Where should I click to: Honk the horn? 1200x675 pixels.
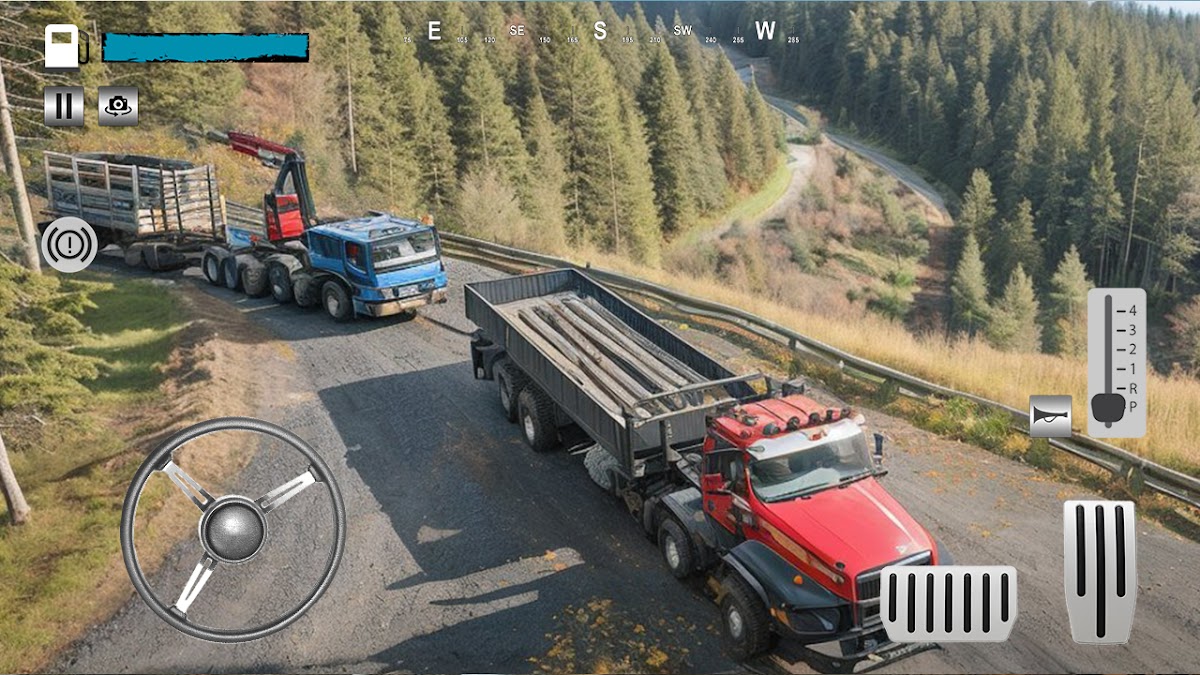point(1050,416)
